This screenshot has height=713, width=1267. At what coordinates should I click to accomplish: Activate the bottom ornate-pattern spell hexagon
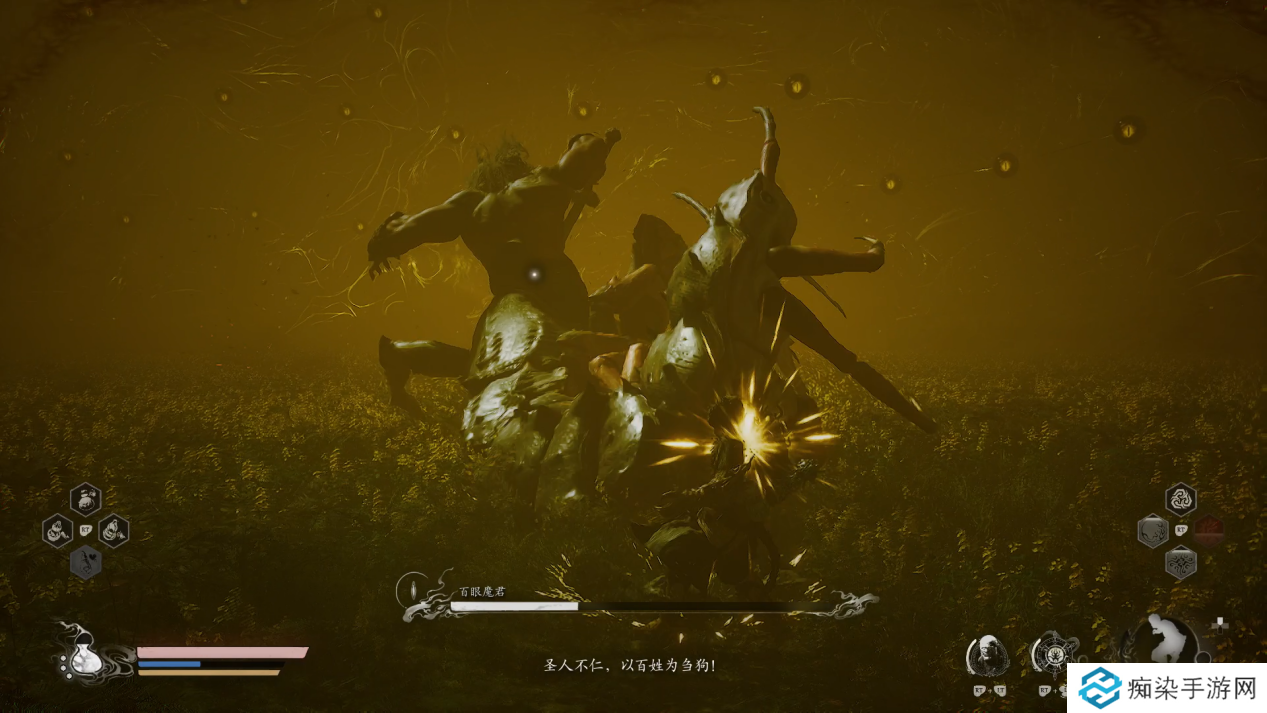(1181, 563)
